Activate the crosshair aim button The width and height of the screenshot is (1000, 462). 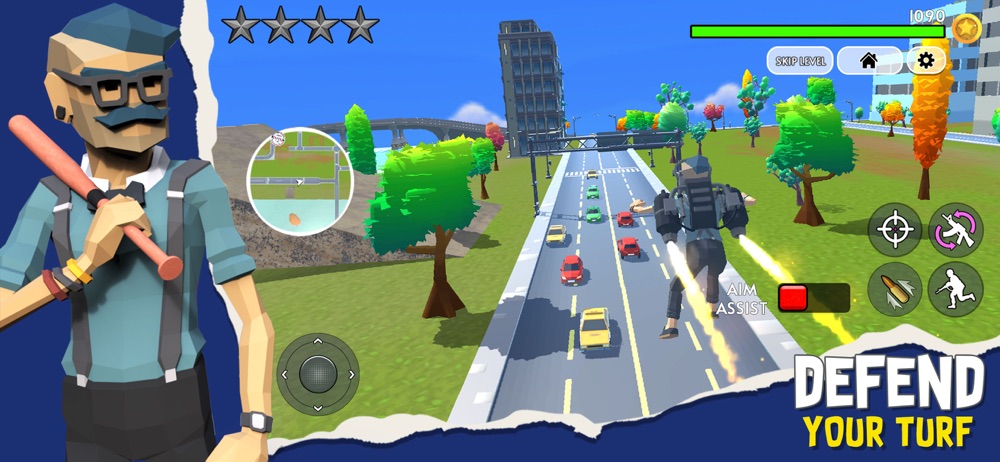(x=894, y=230)
